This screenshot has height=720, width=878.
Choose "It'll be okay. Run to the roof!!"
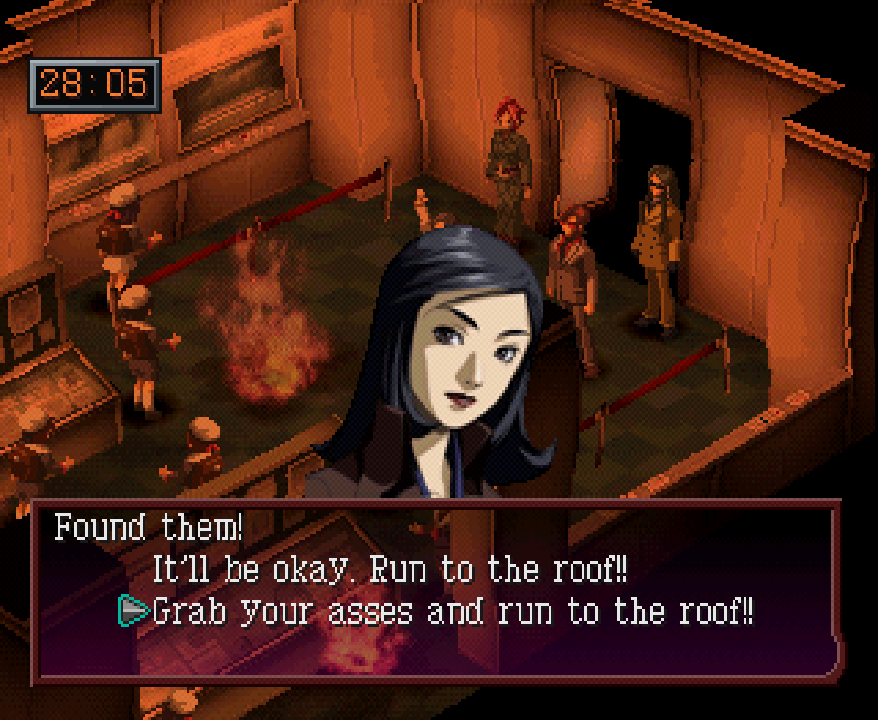point(390,569)
